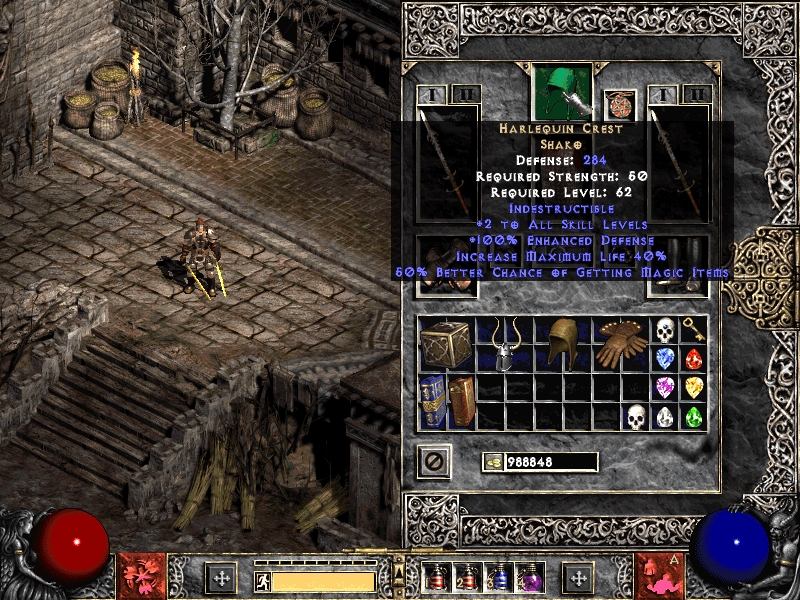This screenshot has height=600, width=800.
Task: Open the blue tome in the inventory
Action: (x=433, y=401)
